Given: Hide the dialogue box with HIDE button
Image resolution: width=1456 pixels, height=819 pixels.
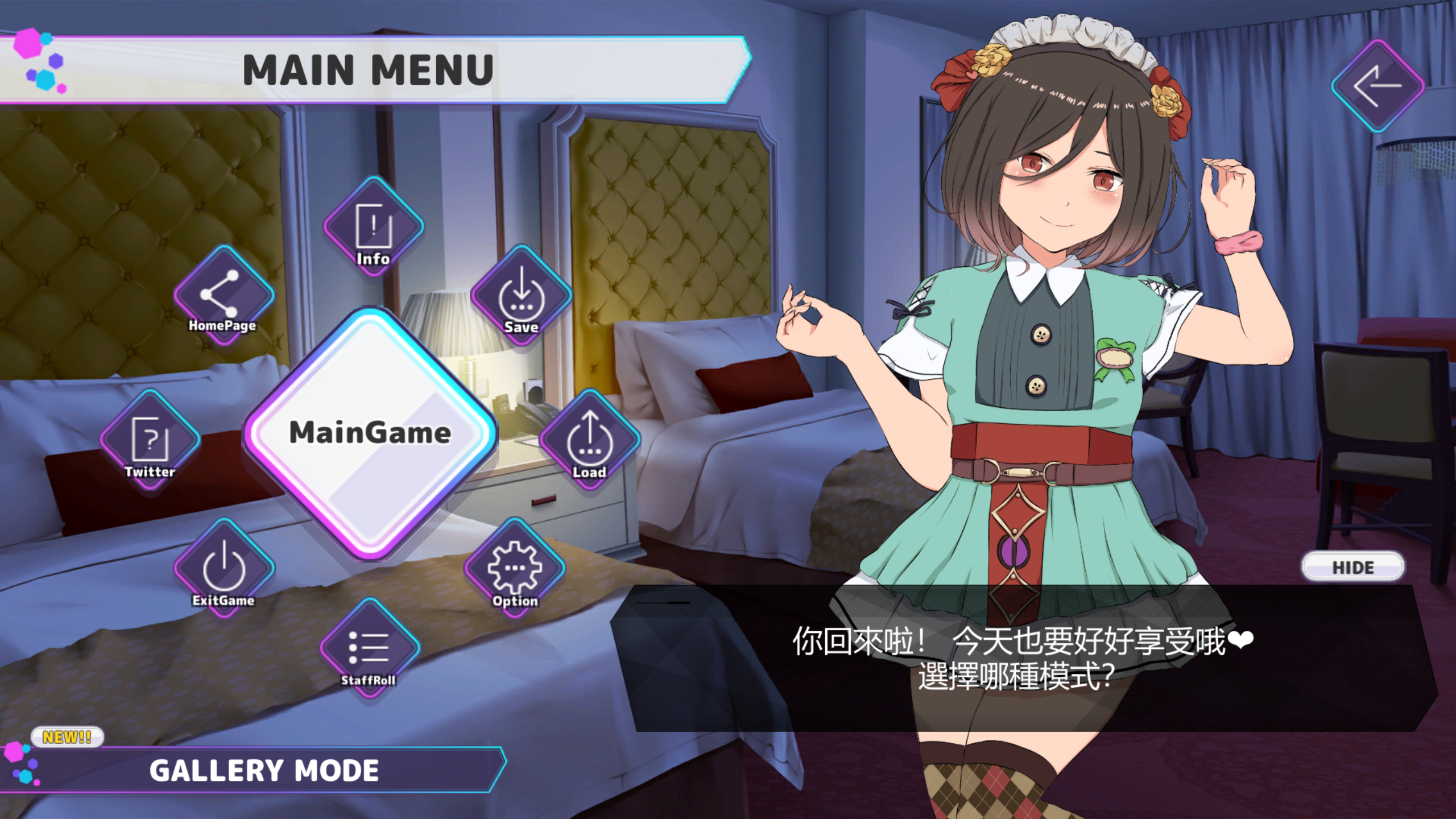Looking at the screenshot, I should (1352, 566).
